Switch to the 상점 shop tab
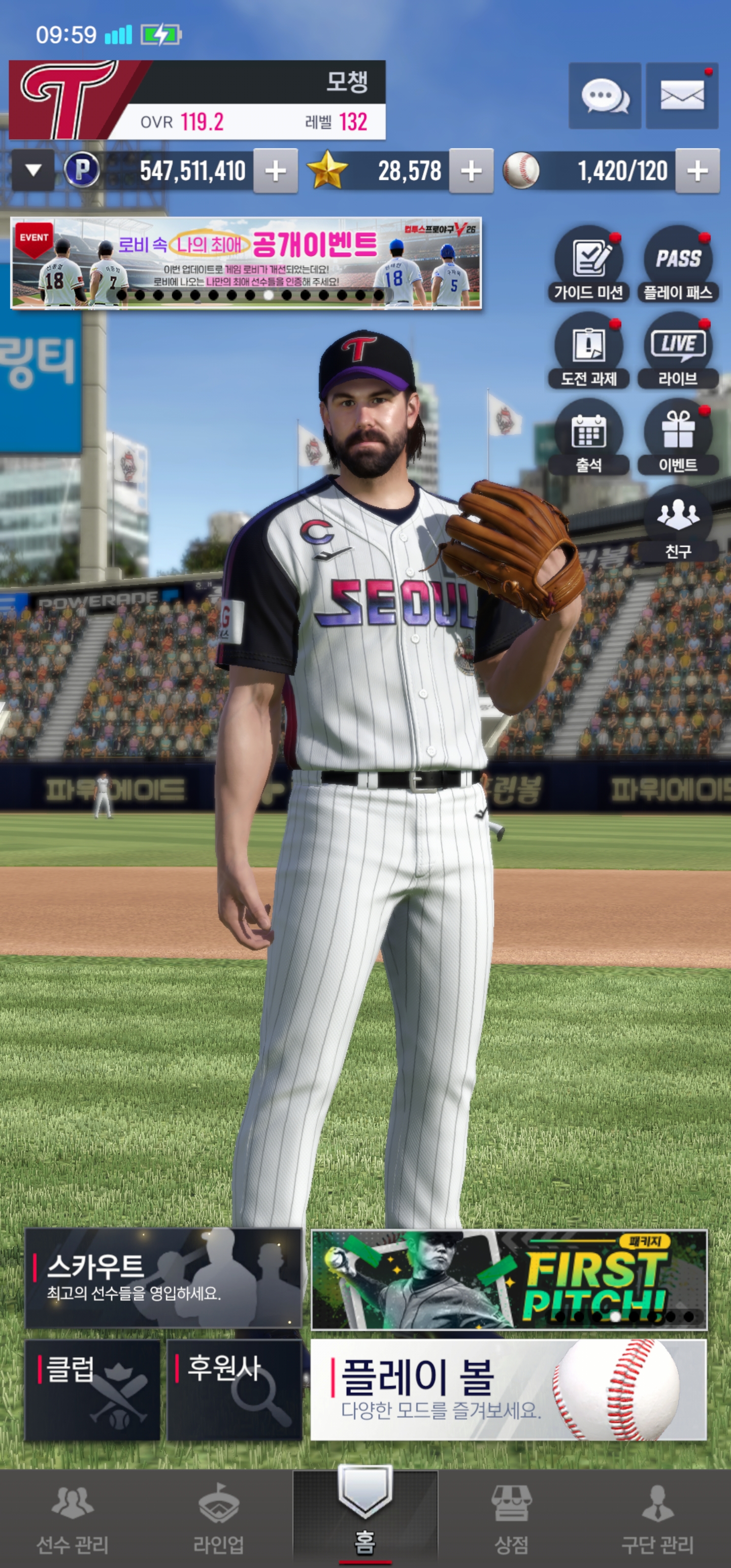Screen dimensions: 731x1568 tap(511, 1518)
